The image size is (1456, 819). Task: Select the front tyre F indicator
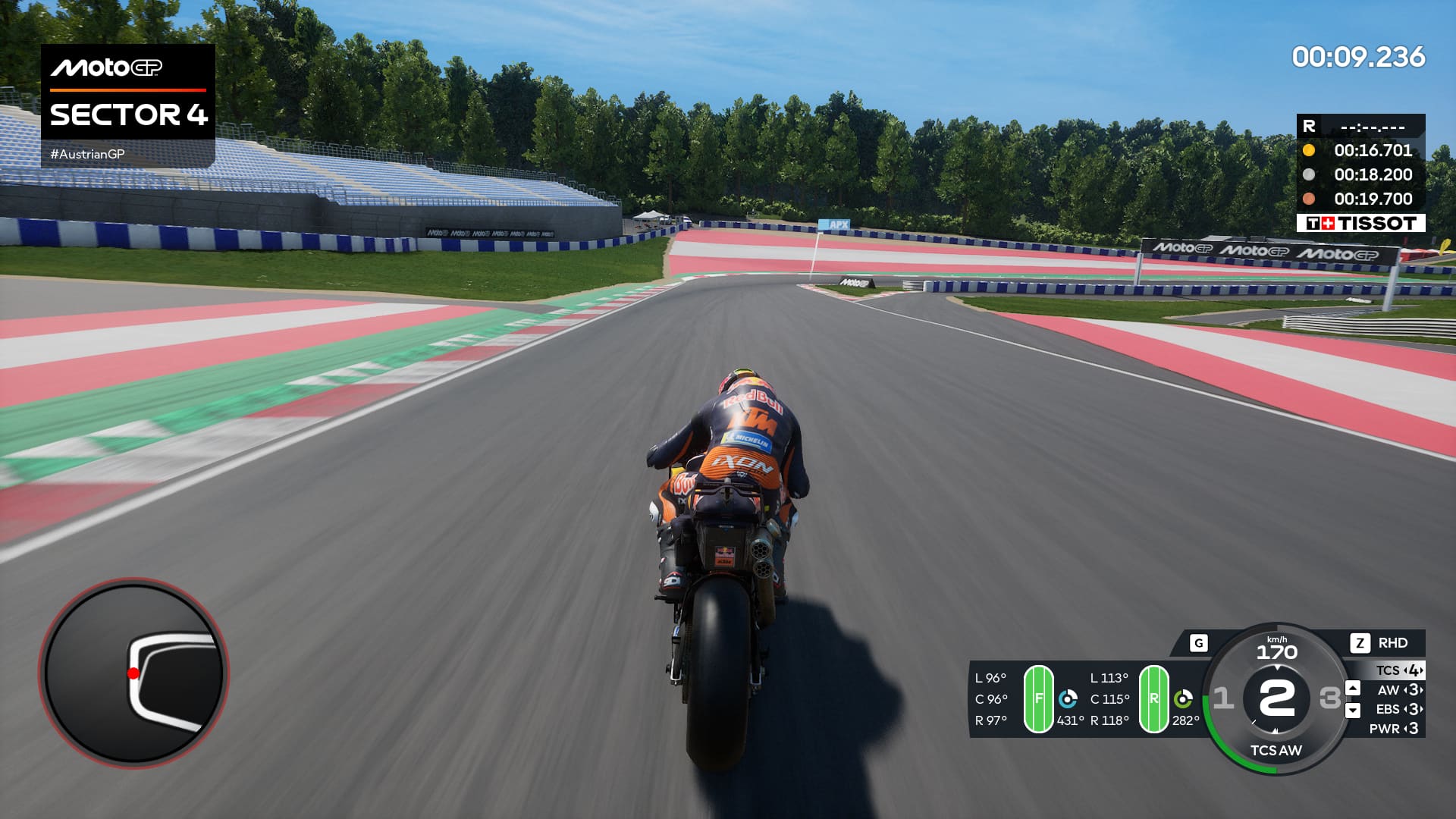[1038, 698]
